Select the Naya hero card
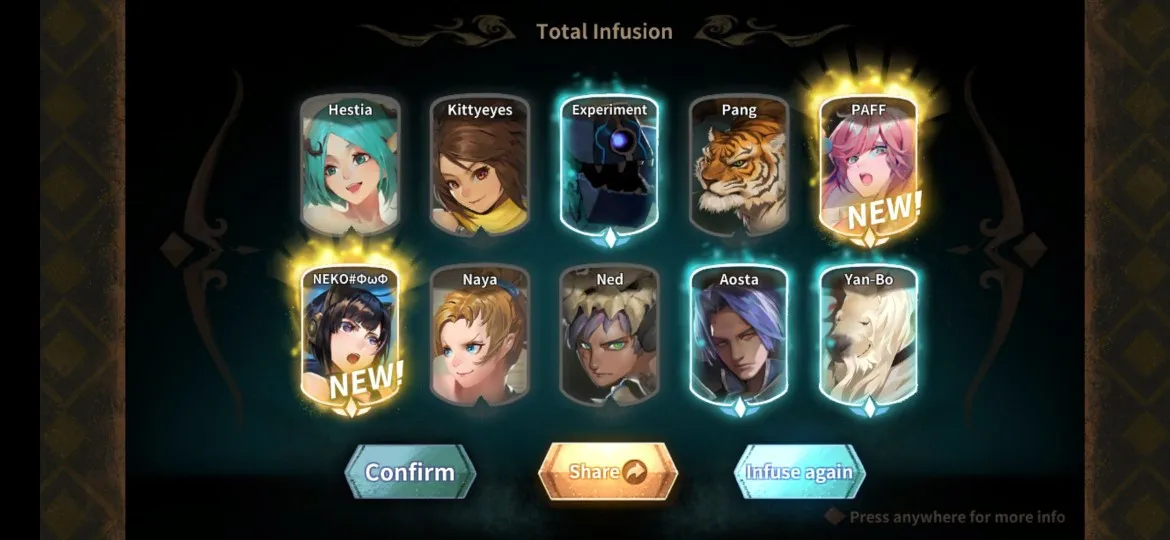This screenshot has width=1170, height=540. click(479, 338)
